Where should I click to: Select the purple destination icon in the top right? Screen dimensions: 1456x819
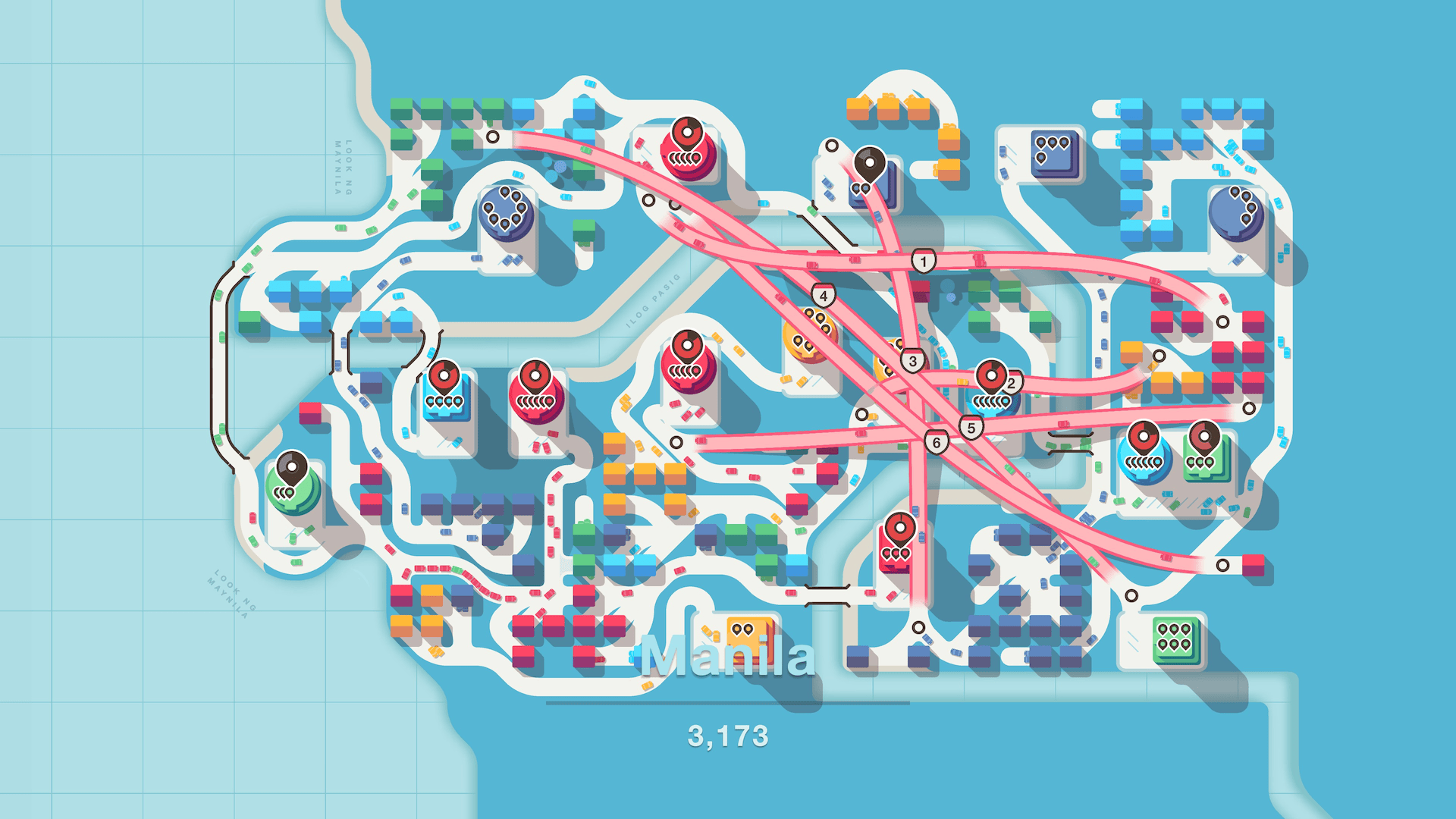(1056, 154)
